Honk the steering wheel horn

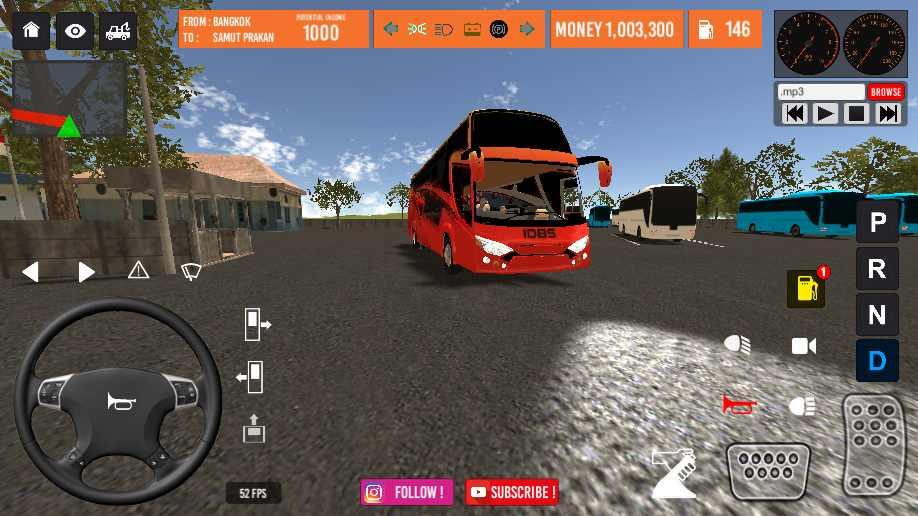[x=118, y=401]
